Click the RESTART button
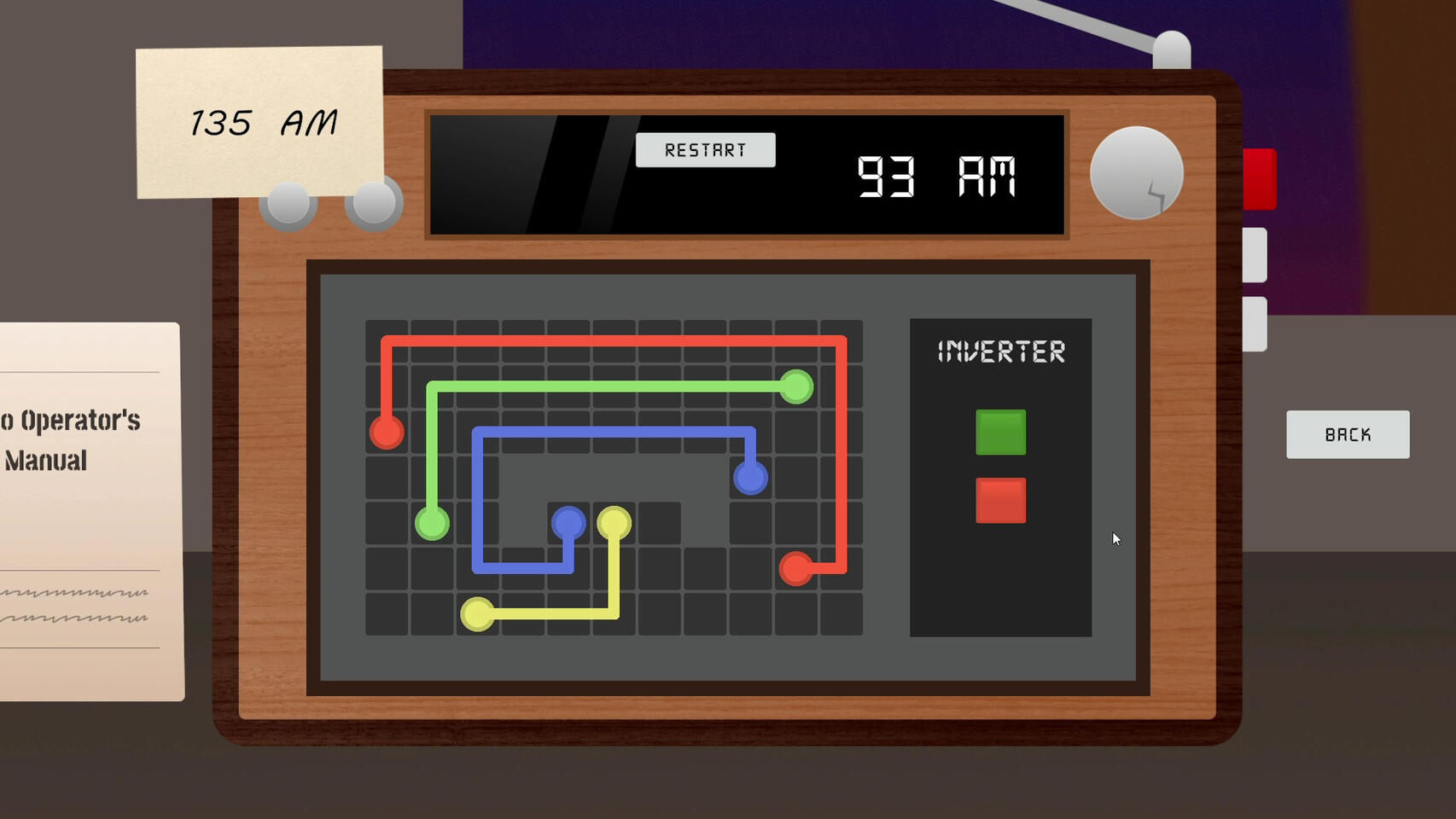1456x819 pixels. (705, 150)
